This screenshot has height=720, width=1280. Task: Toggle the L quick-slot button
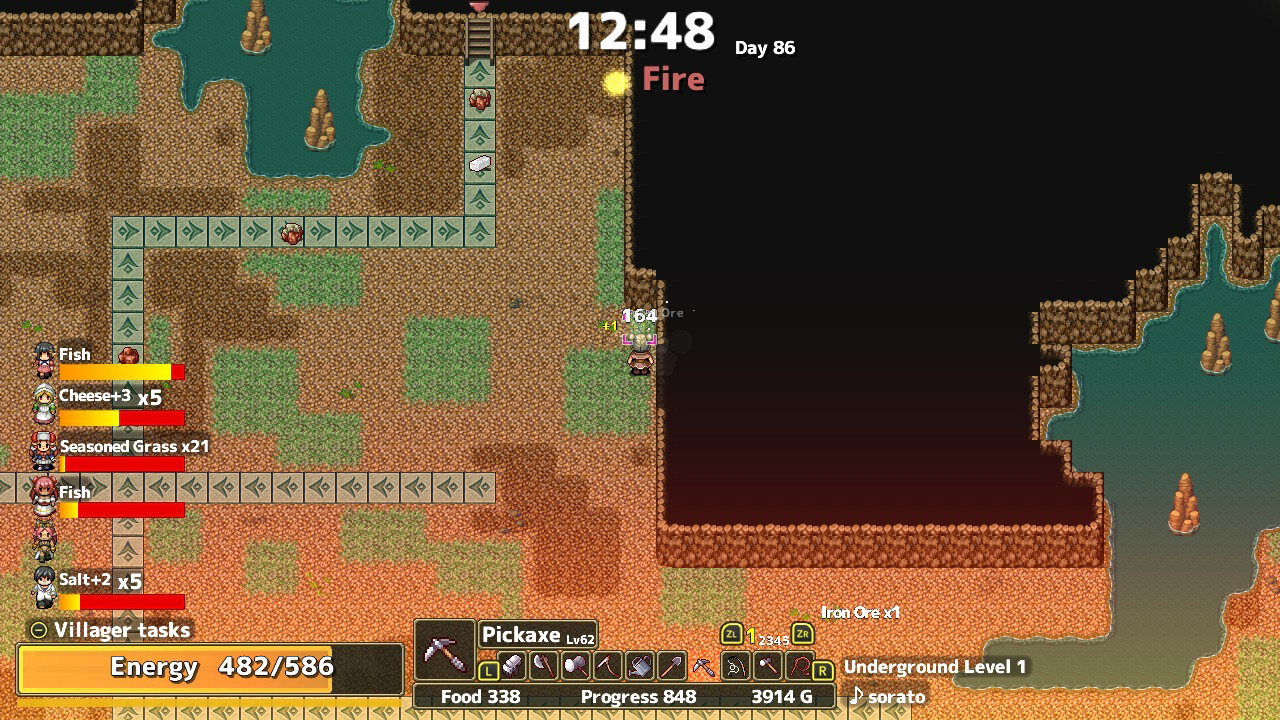pyautogui.click(x=488, y=671)
